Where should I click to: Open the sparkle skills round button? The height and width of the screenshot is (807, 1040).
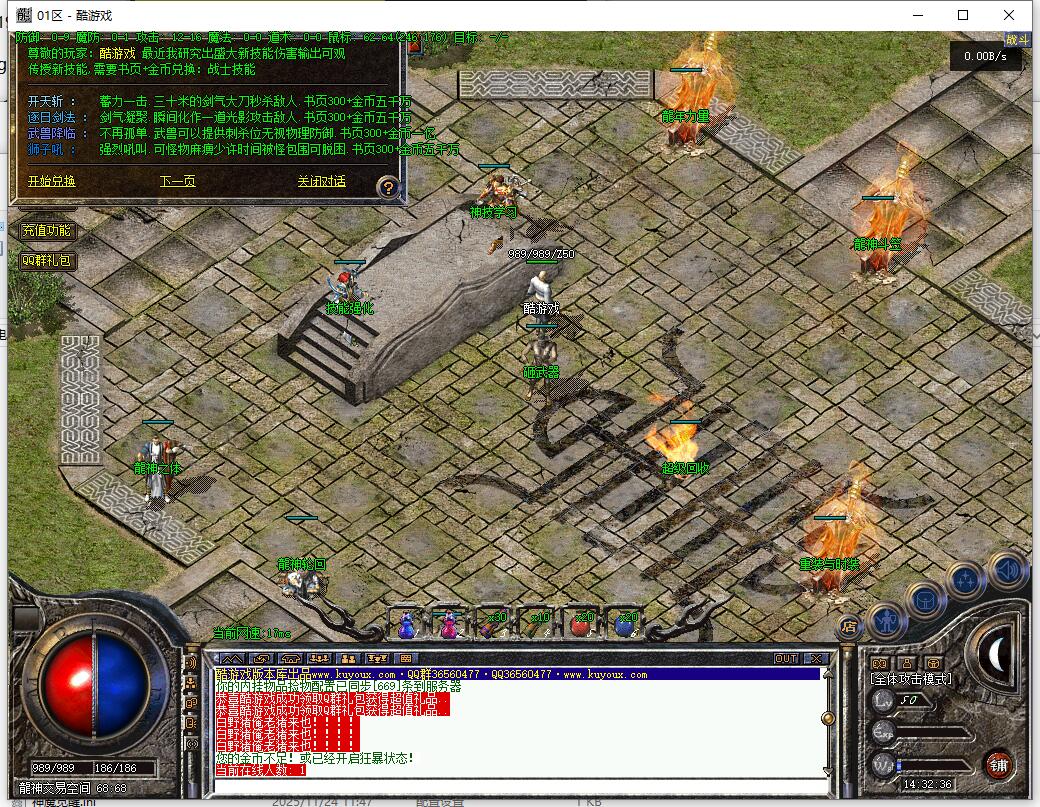point(966,579)
